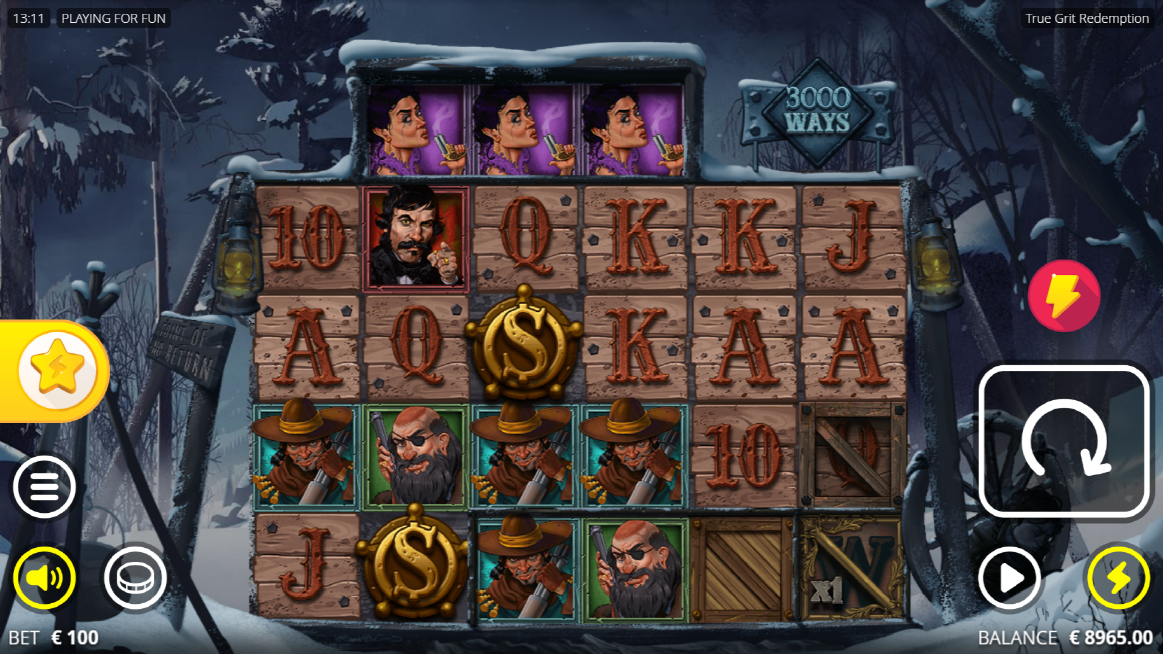Open the hamburger menu
1163x654 pixels.
[x=44, y=487]
